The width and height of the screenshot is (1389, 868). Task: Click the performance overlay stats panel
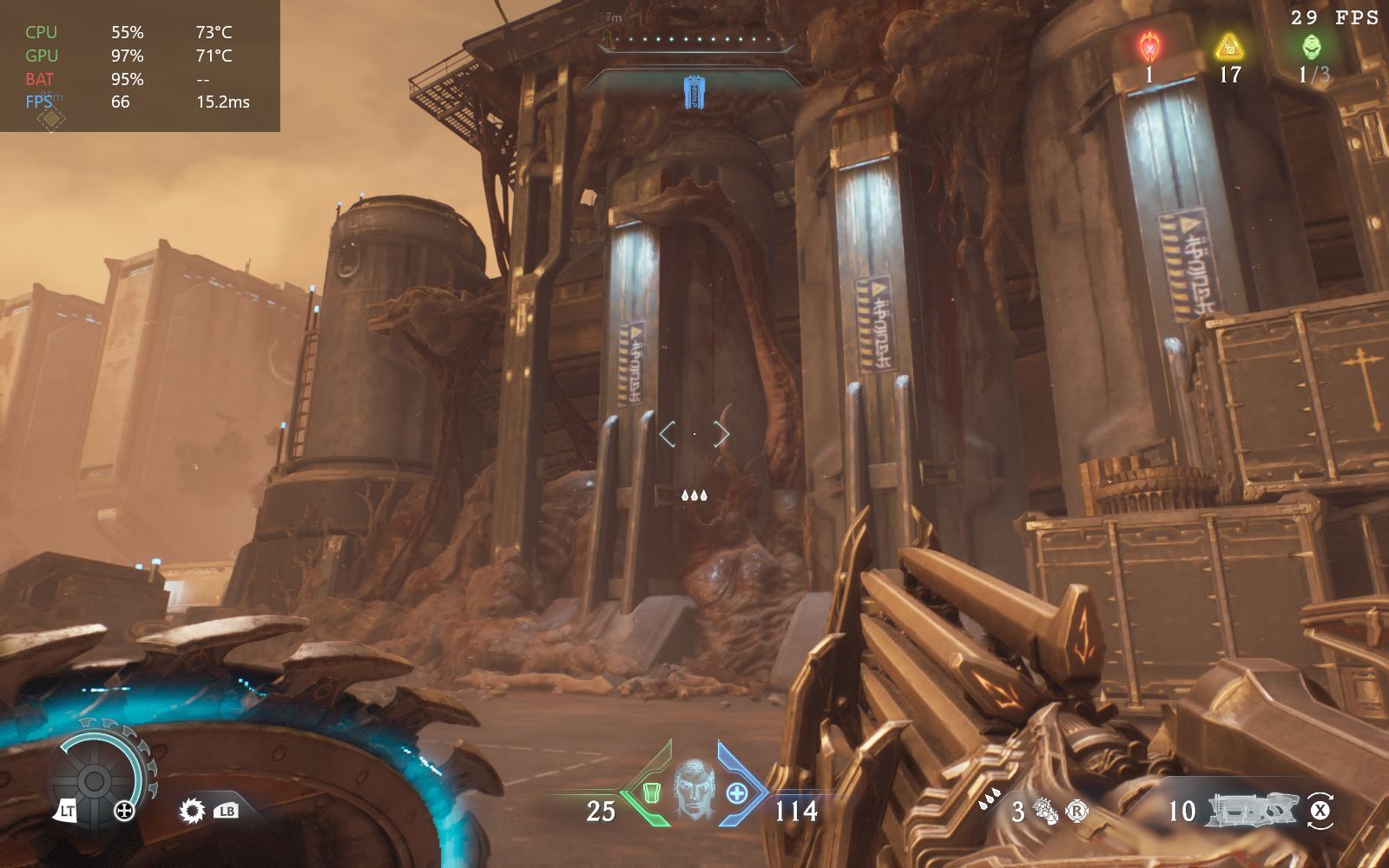click(139, 66)
